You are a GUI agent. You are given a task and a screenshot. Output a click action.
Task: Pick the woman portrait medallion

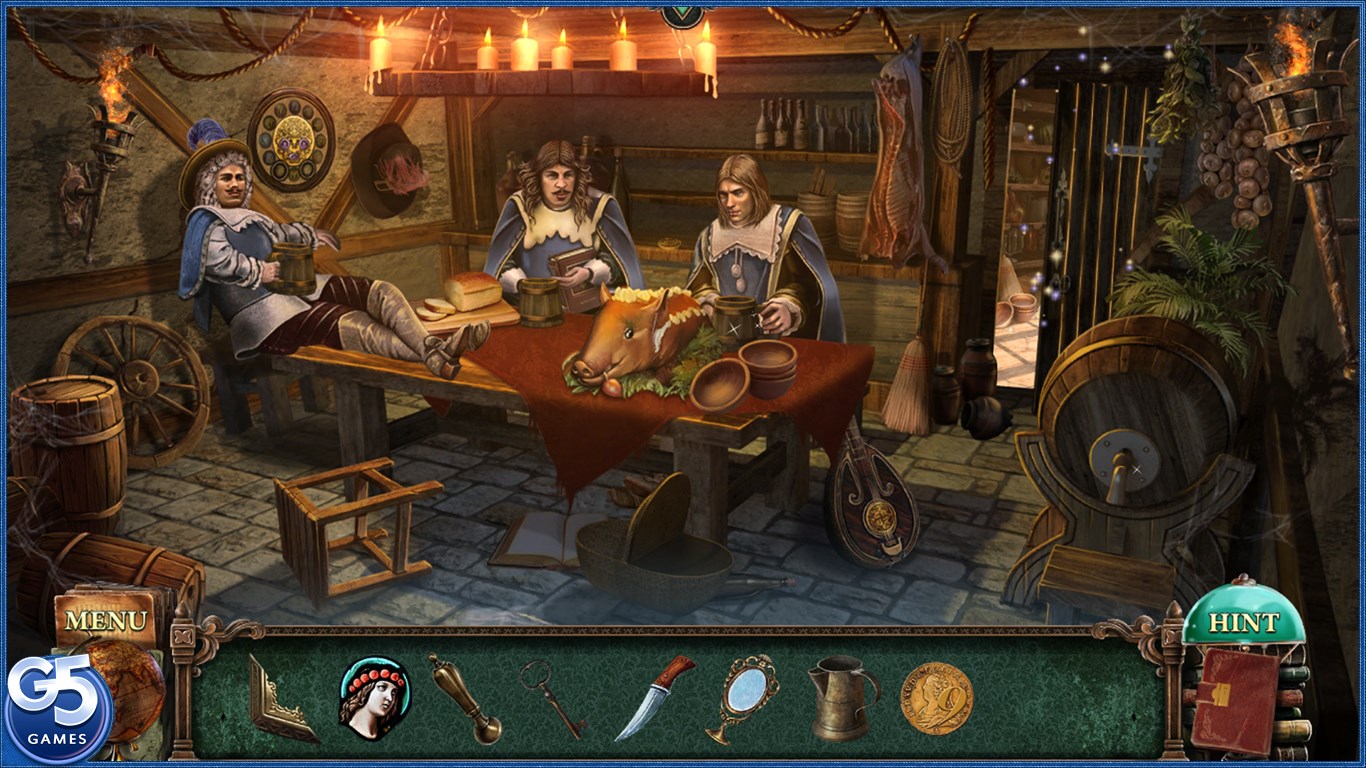pos(374,696)
